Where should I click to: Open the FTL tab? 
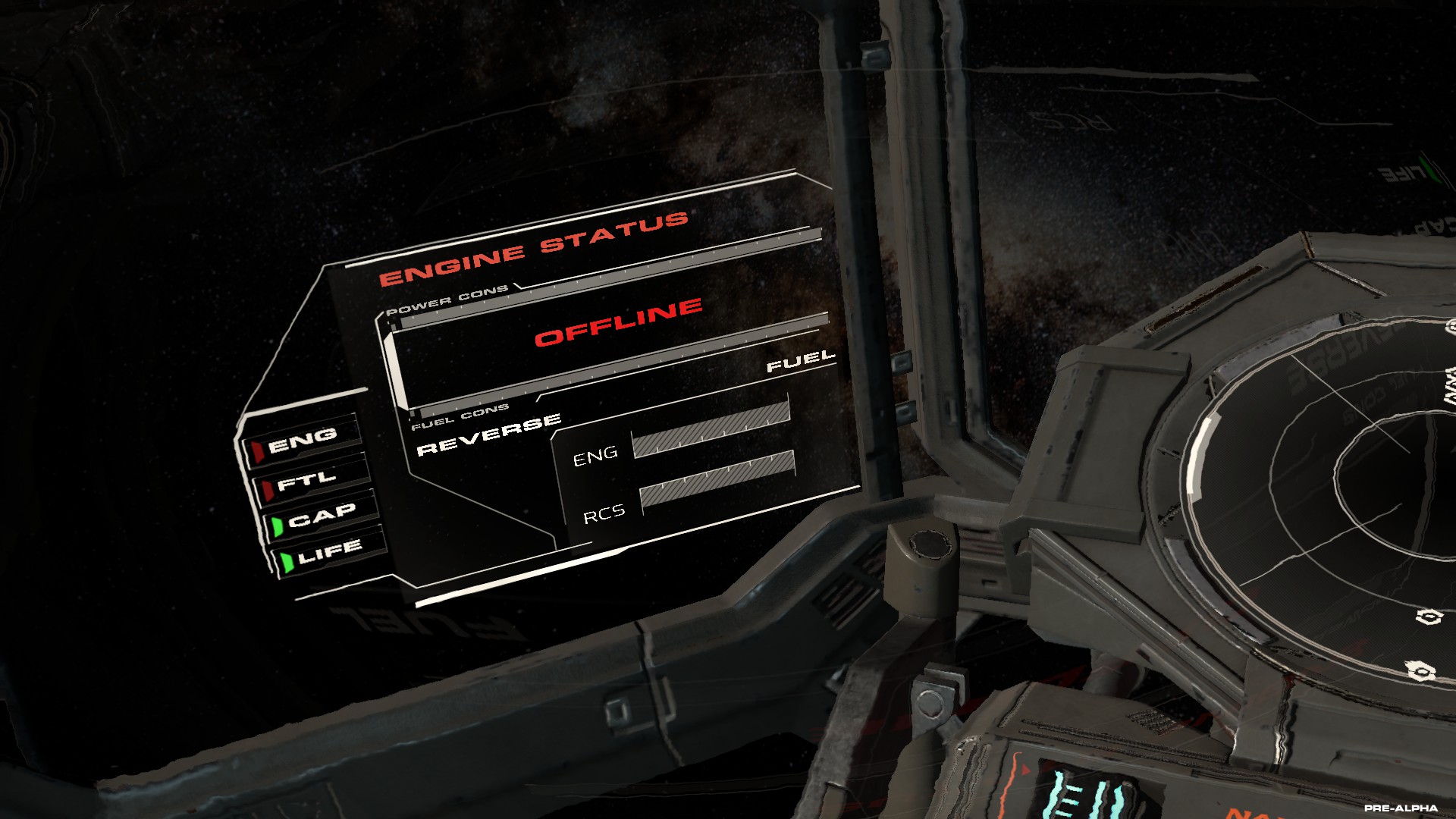click(x=306, y=482)
